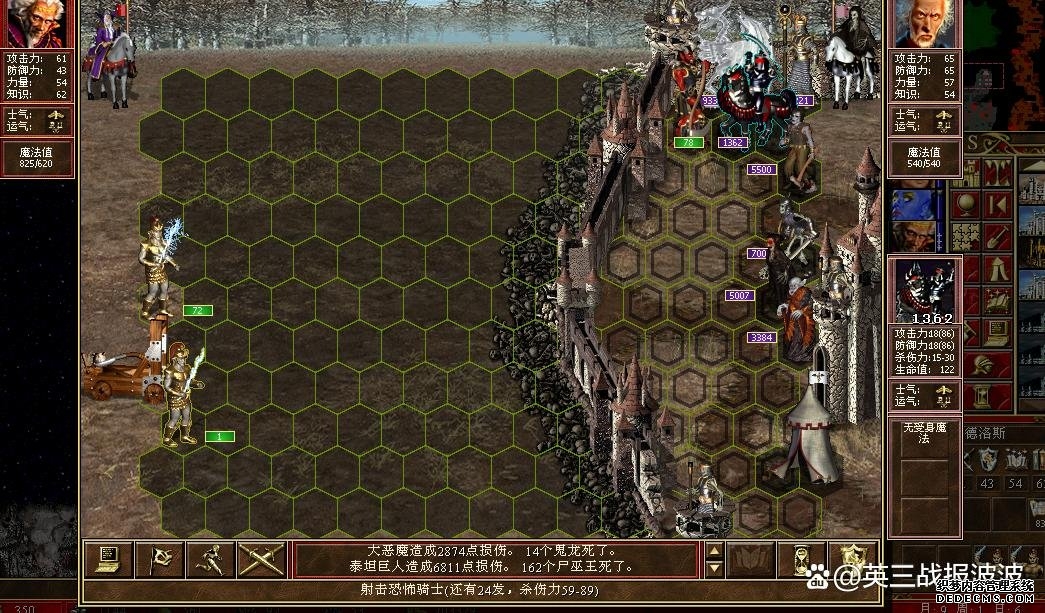
Task: Toggle auto-combat with the crossed swords button
Action: click(x=261, y=559)
